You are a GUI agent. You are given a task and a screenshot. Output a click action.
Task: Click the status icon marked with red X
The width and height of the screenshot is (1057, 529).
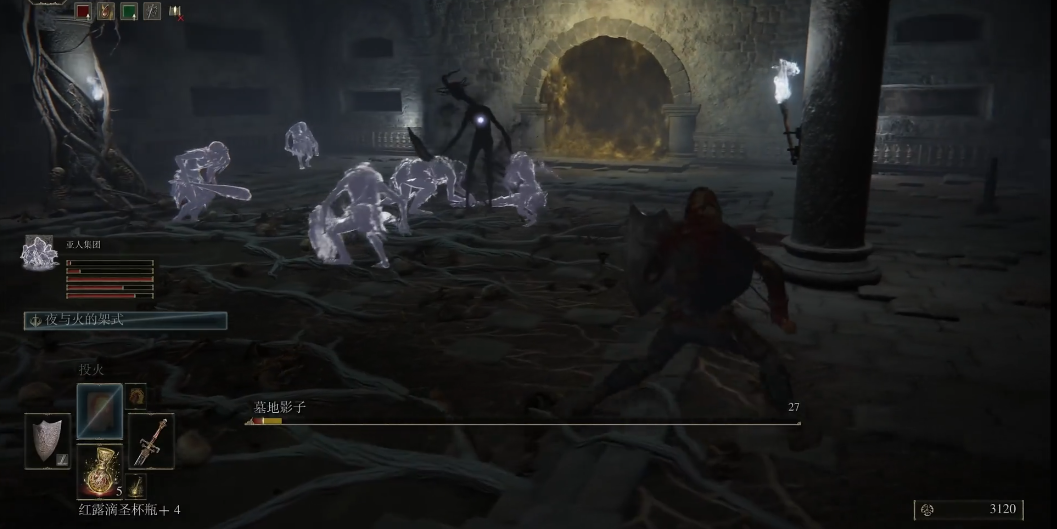176,12
